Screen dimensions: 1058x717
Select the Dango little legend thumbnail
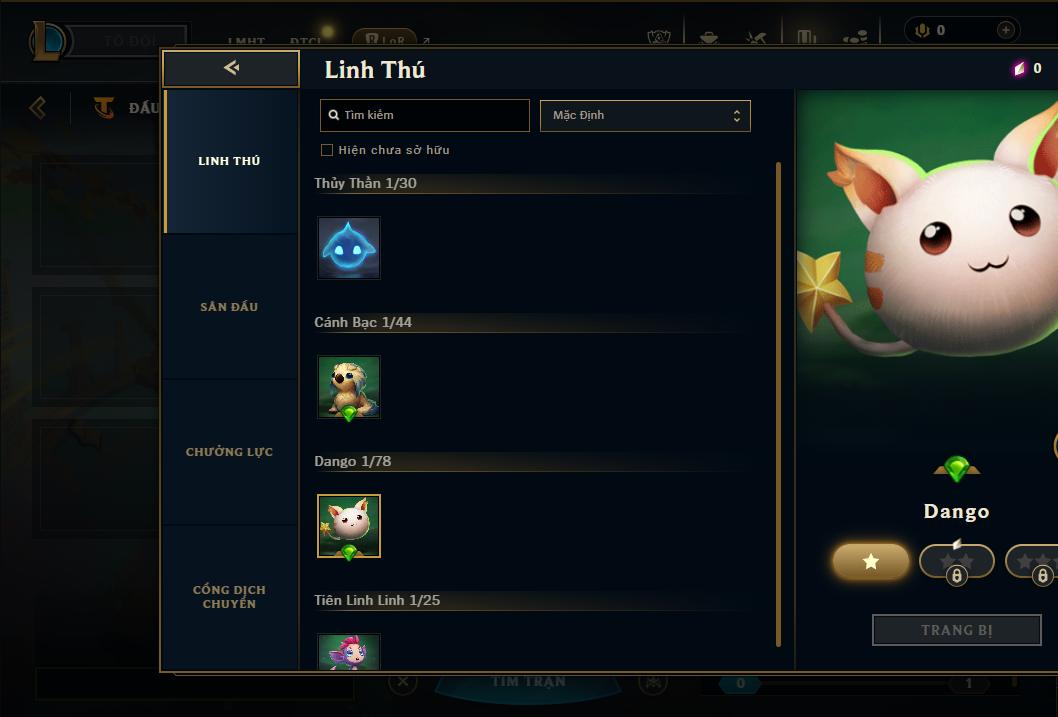349,526
